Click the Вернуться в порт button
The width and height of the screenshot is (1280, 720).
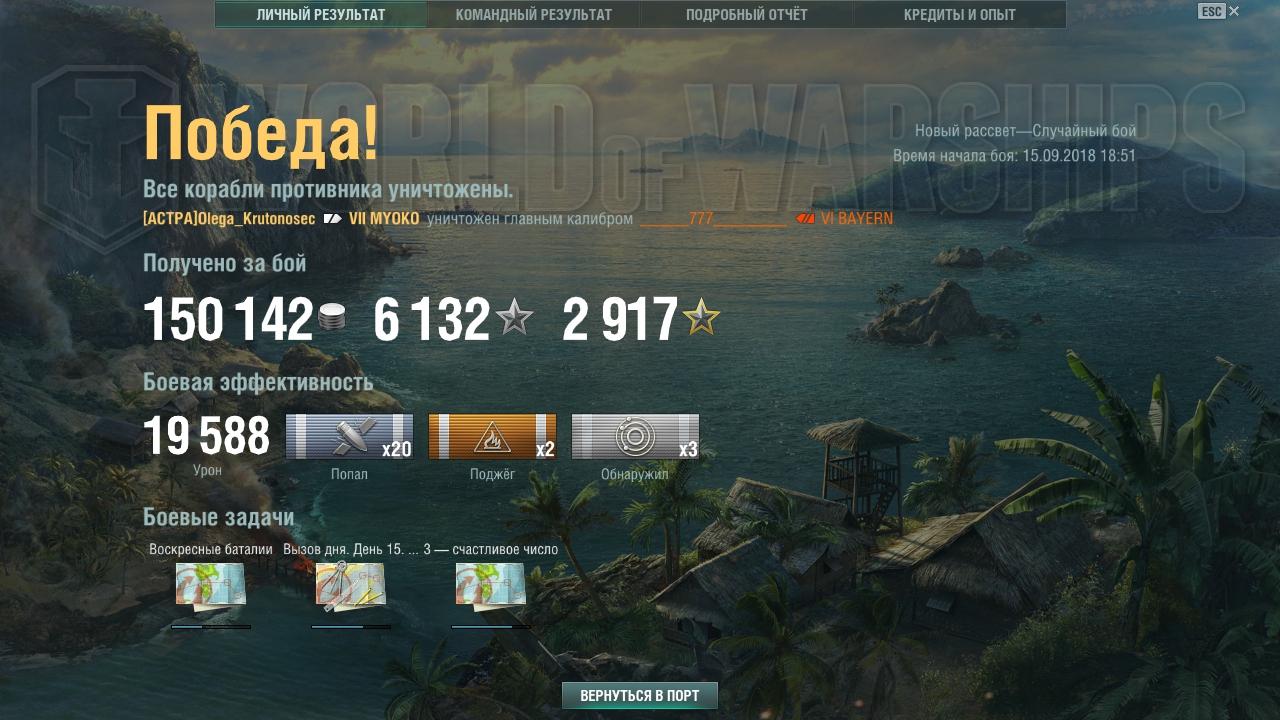coord(639,696)
